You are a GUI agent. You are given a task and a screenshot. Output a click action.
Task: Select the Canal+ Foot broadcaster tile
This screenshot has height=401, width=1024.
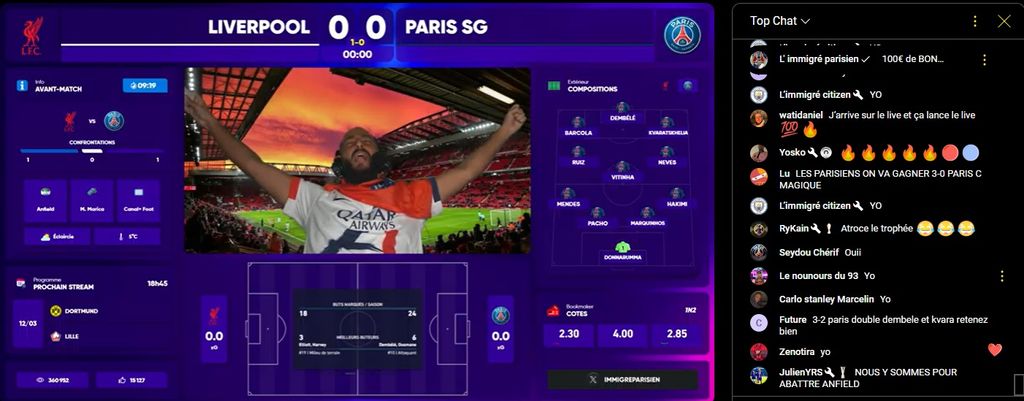pos(138,200)
